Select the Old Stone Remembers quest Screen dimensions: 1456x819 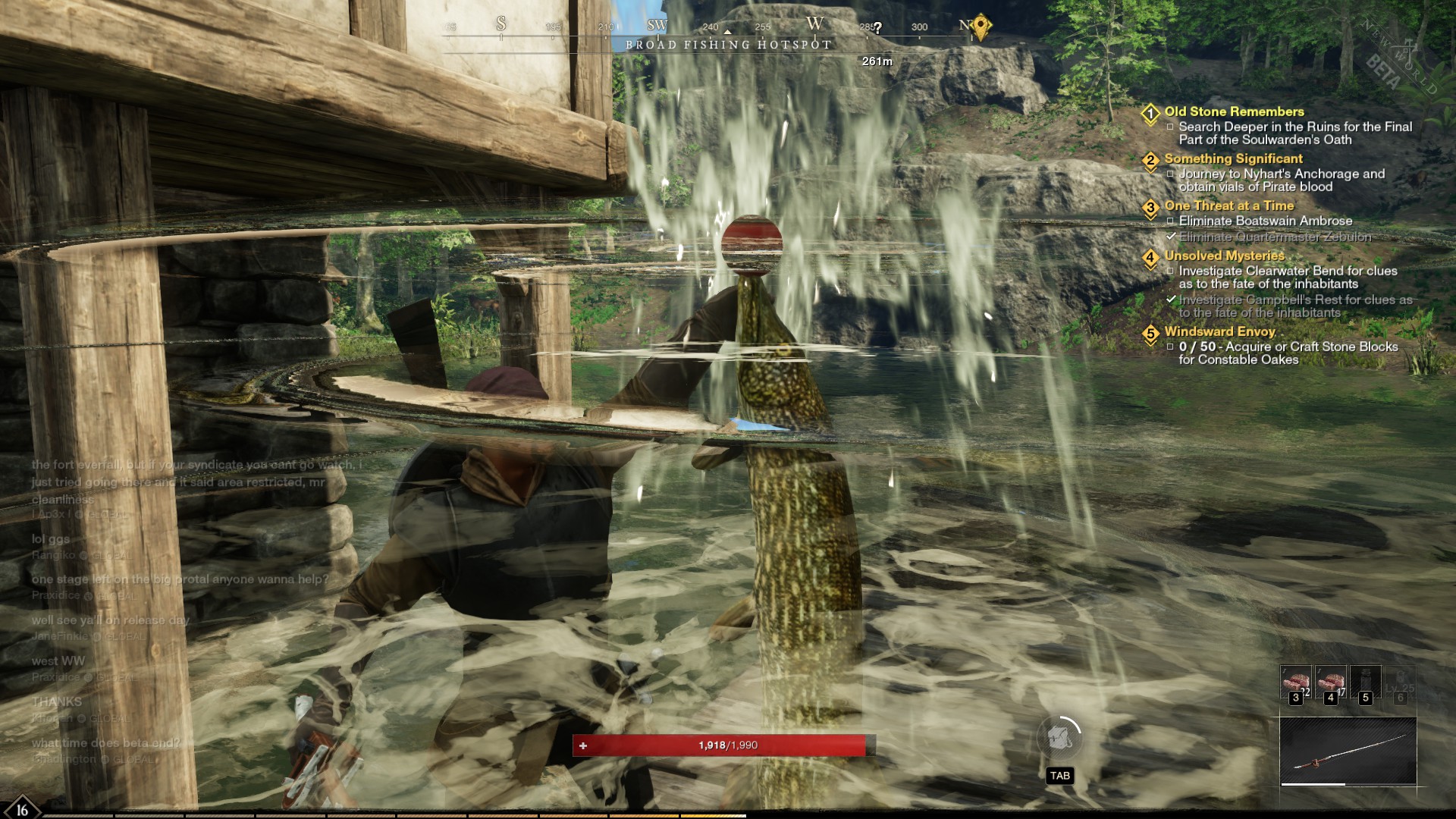point(1234,111)
